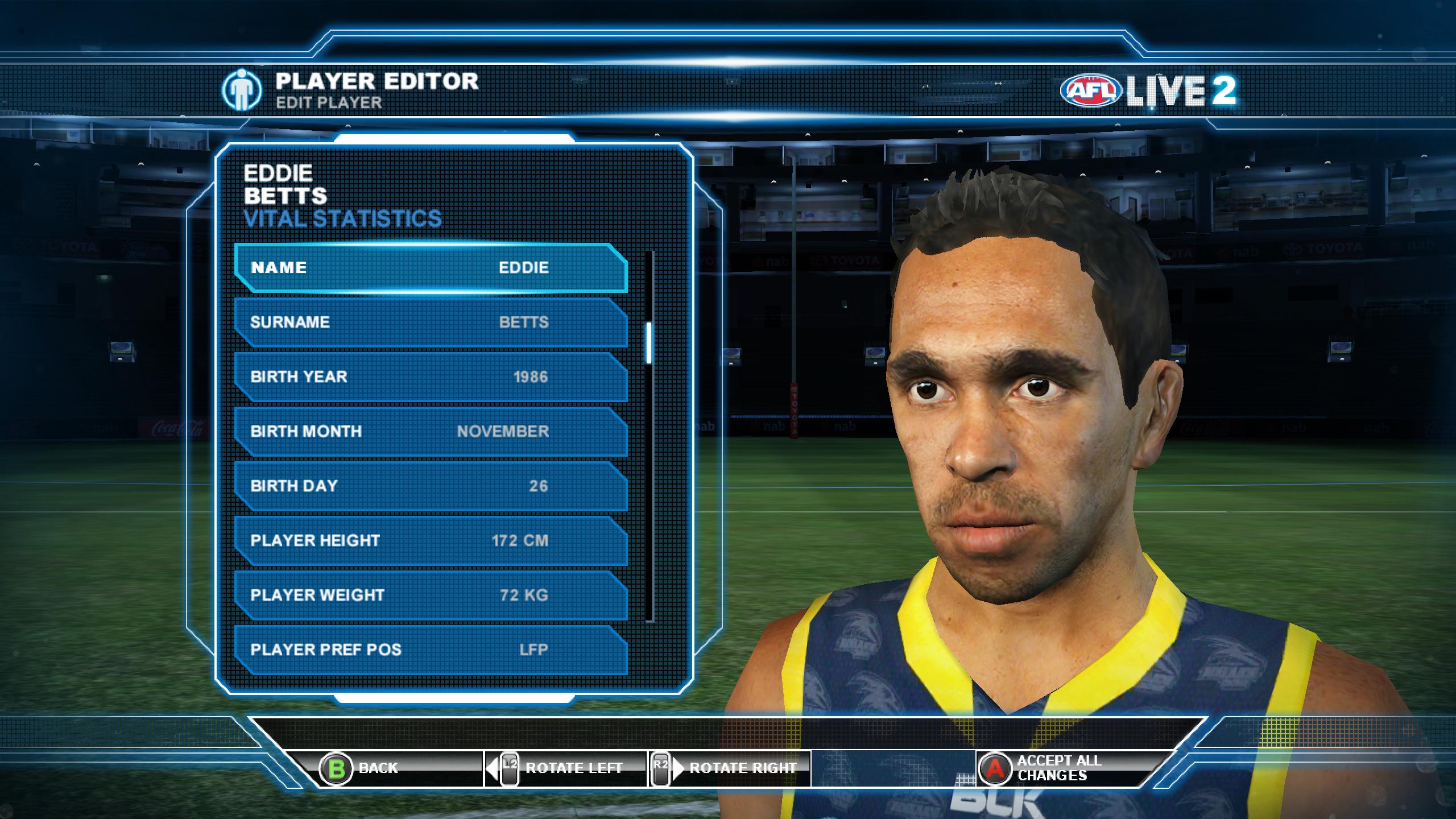The width and height of the screenshot is (1456, 819).
Task: Select the BIRTH MONTH November entry
Action: 431,431
